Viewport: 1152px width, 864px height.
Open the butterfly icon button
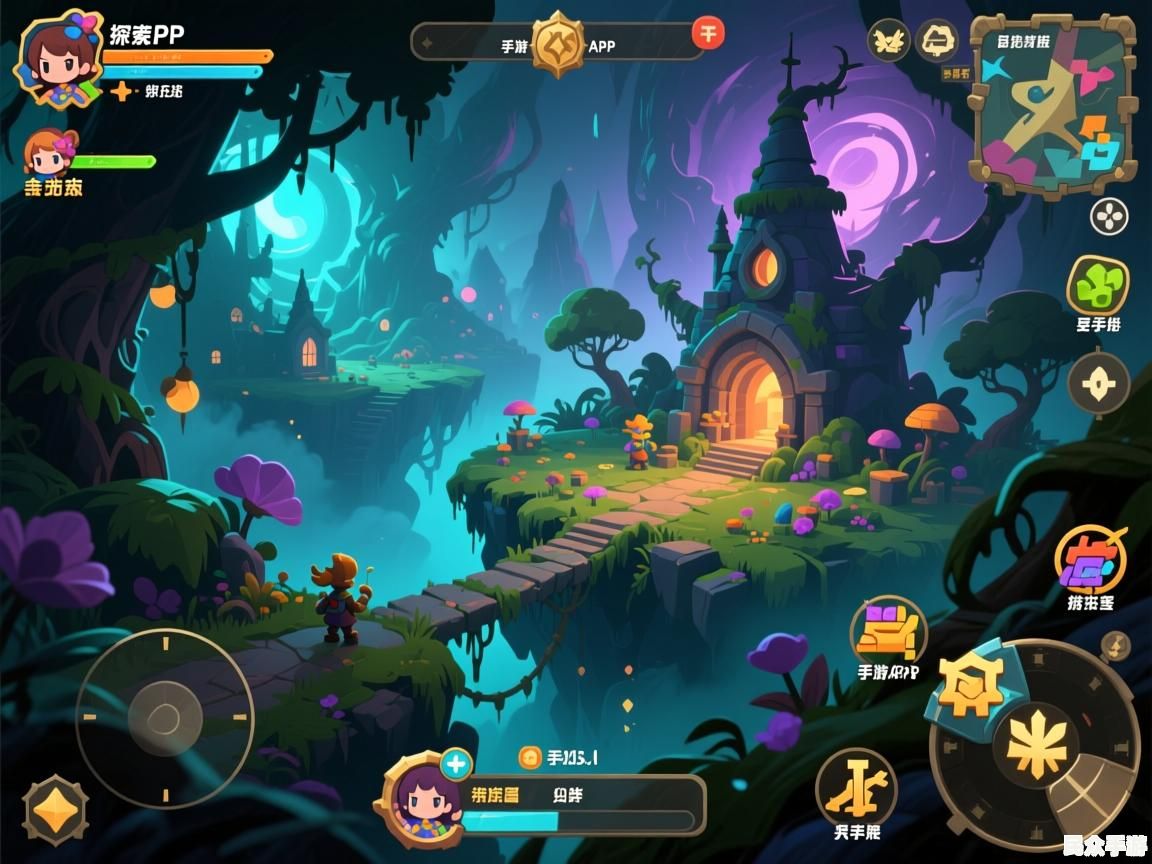tap(888, 40)
